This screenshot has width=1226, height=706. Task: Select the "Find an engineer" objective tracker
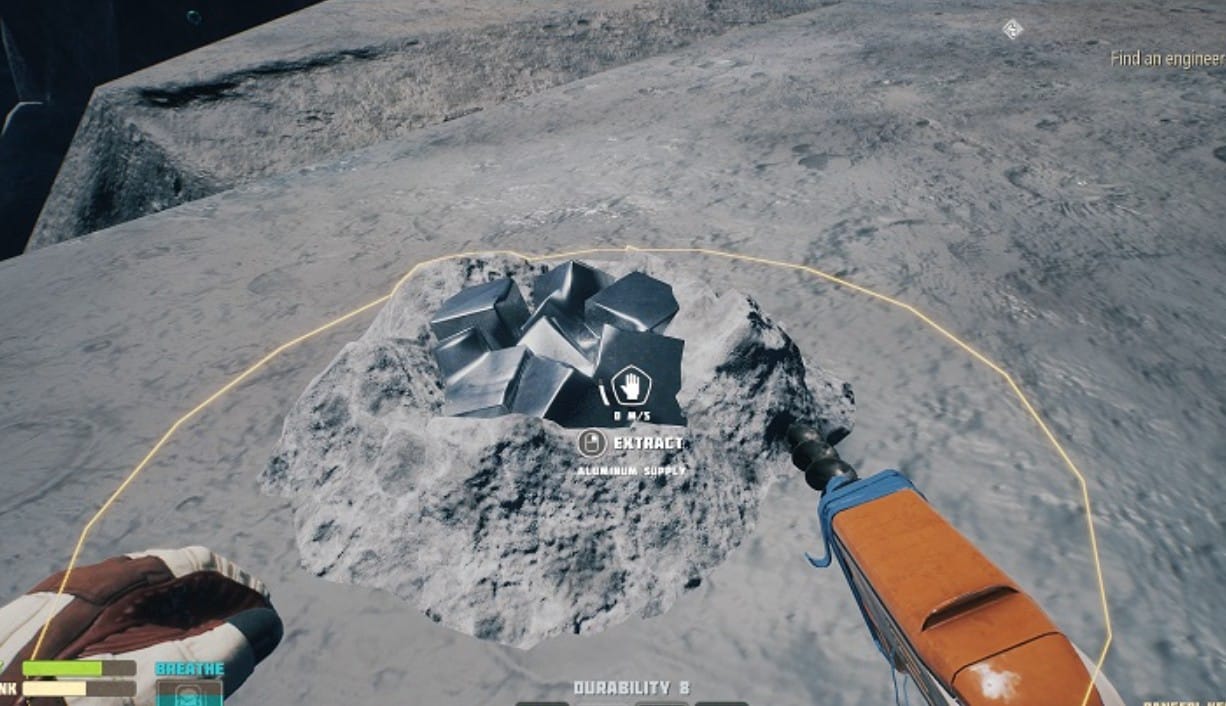tap(1167, 59)
